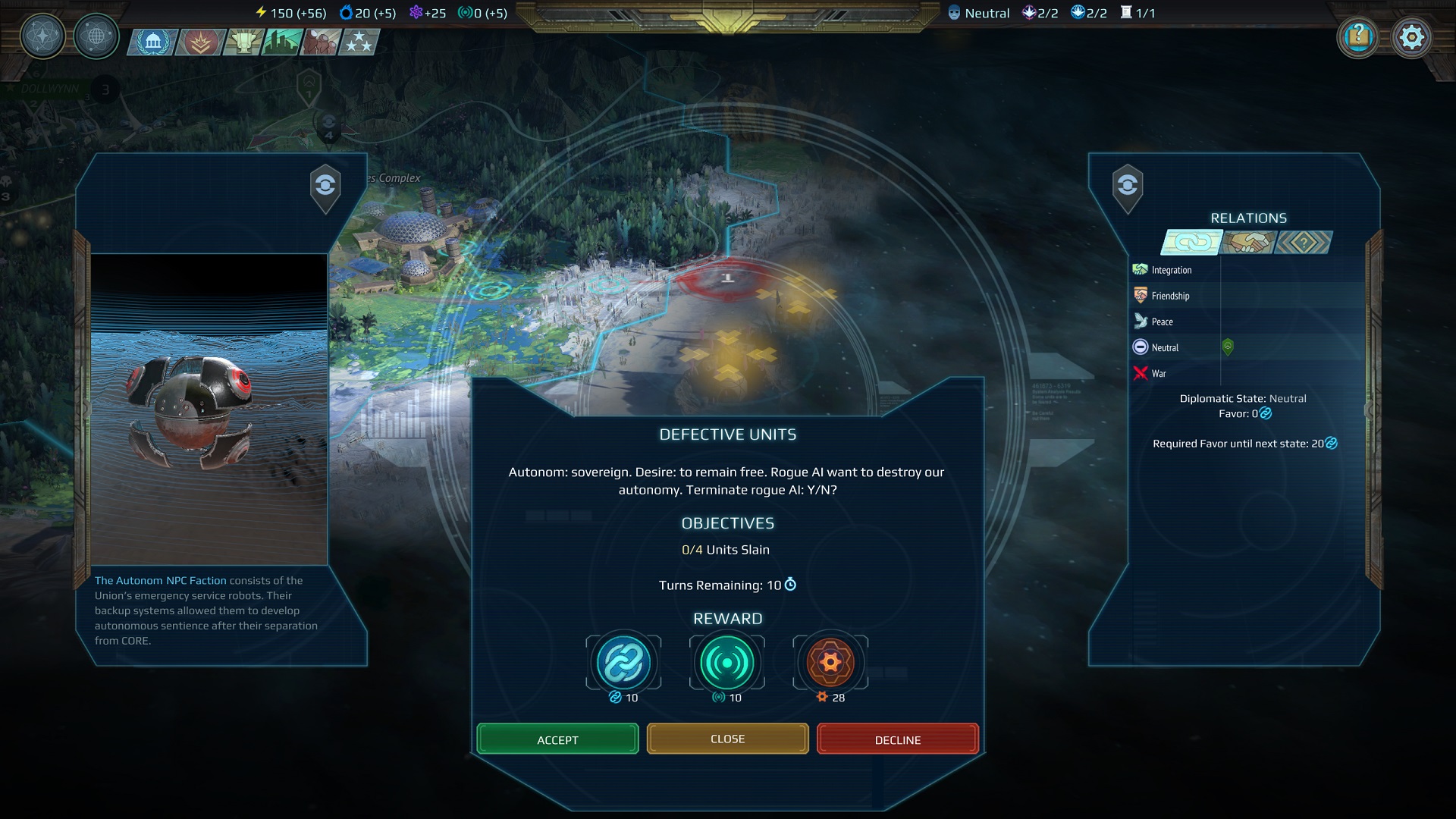Open the star compass round button

(x=42, y=36)
